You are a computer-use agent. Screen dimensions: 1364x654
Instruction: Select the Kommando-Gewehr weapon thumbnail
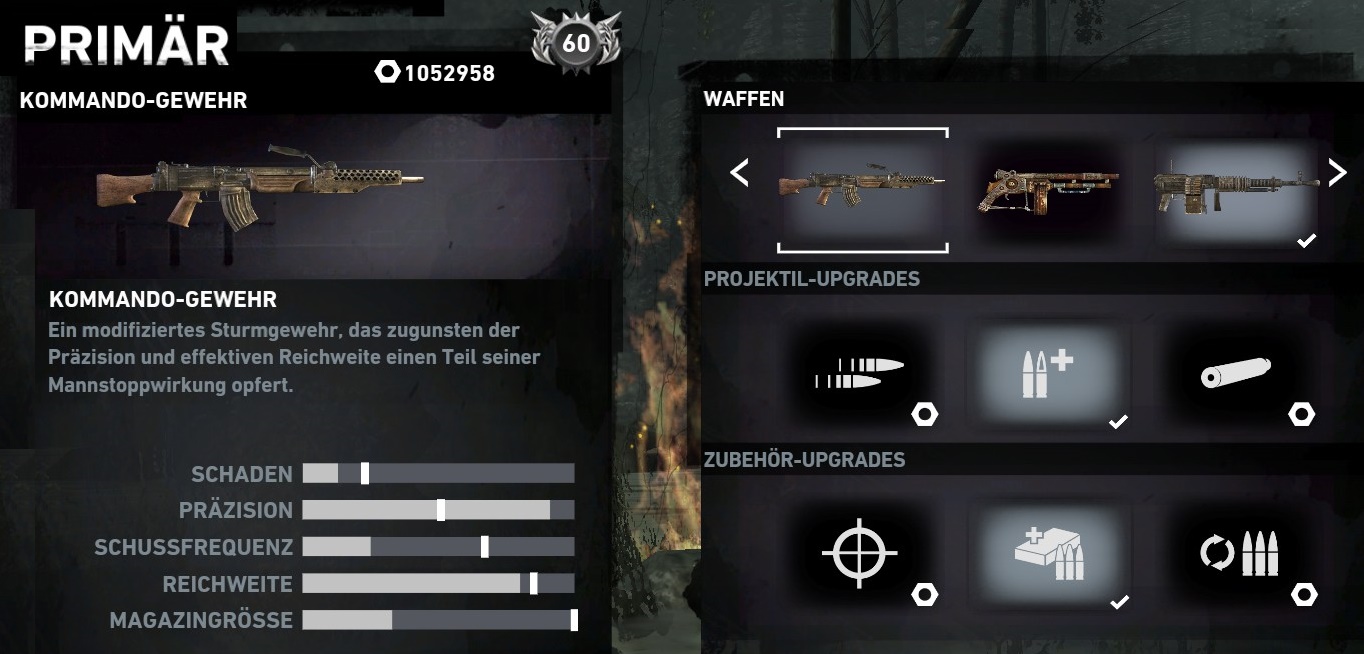pyautogui.click(x=862, y=188)
